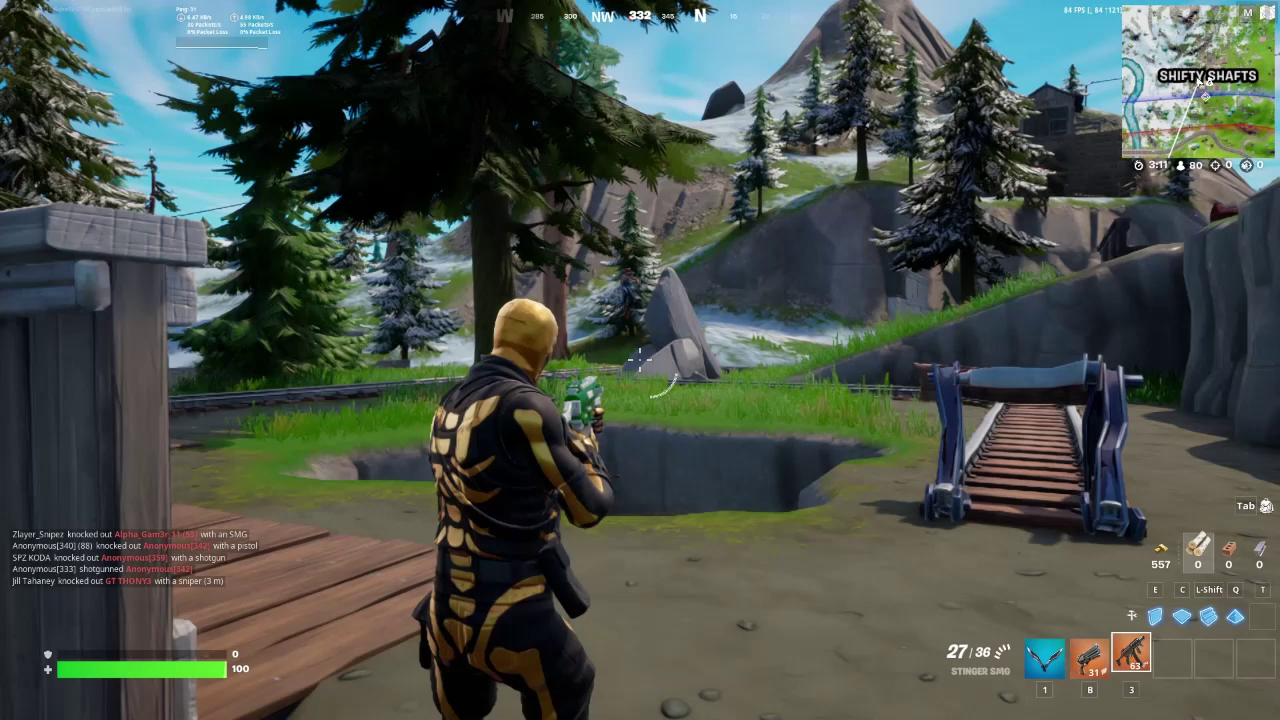1280x720 pixels.
Task: Select the wall build piece icon
Action: pyautogui.click(x=1157, y=617)
